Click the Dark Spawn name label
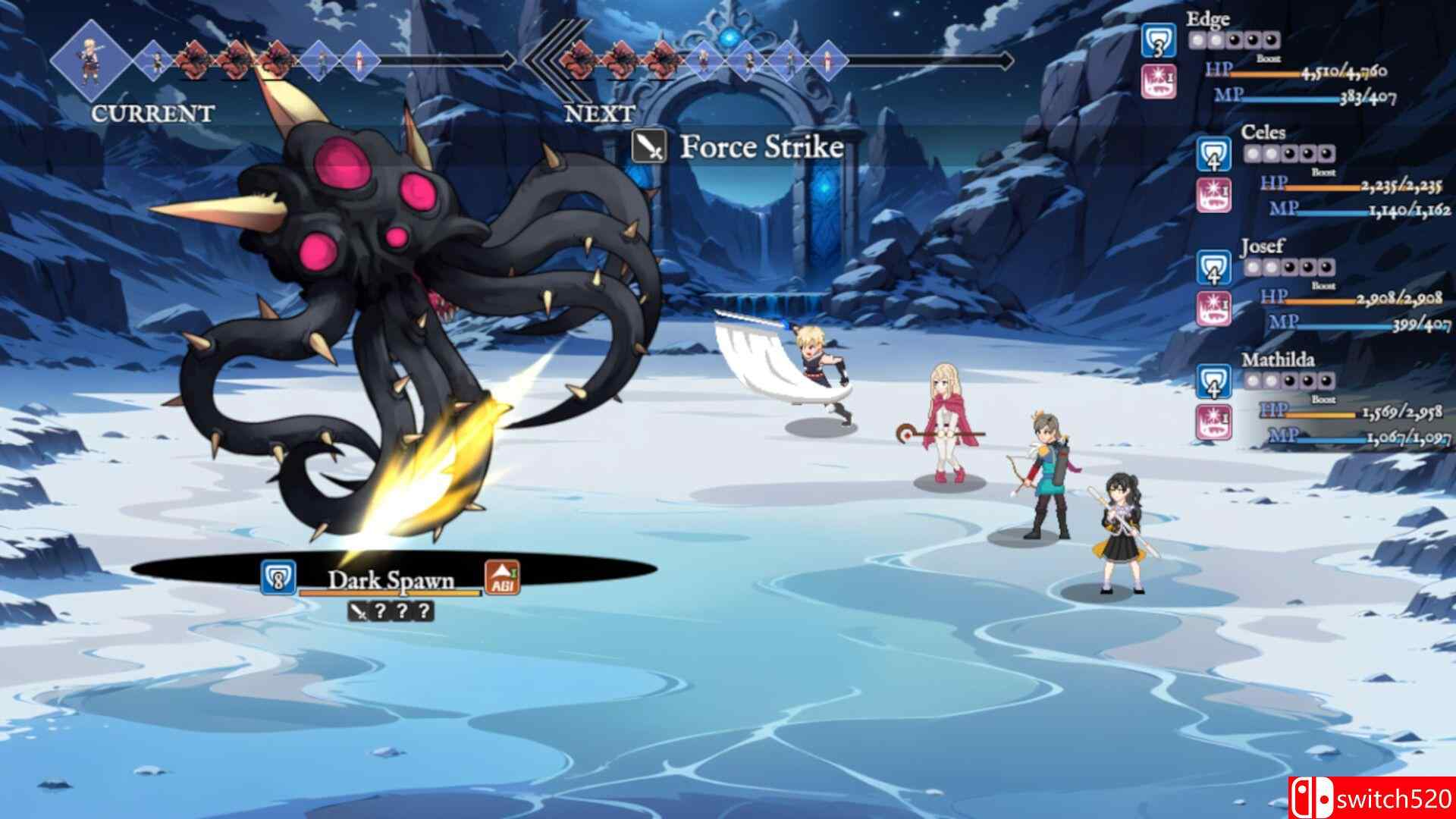1456x819 pixels. click(x=391, y=579)
